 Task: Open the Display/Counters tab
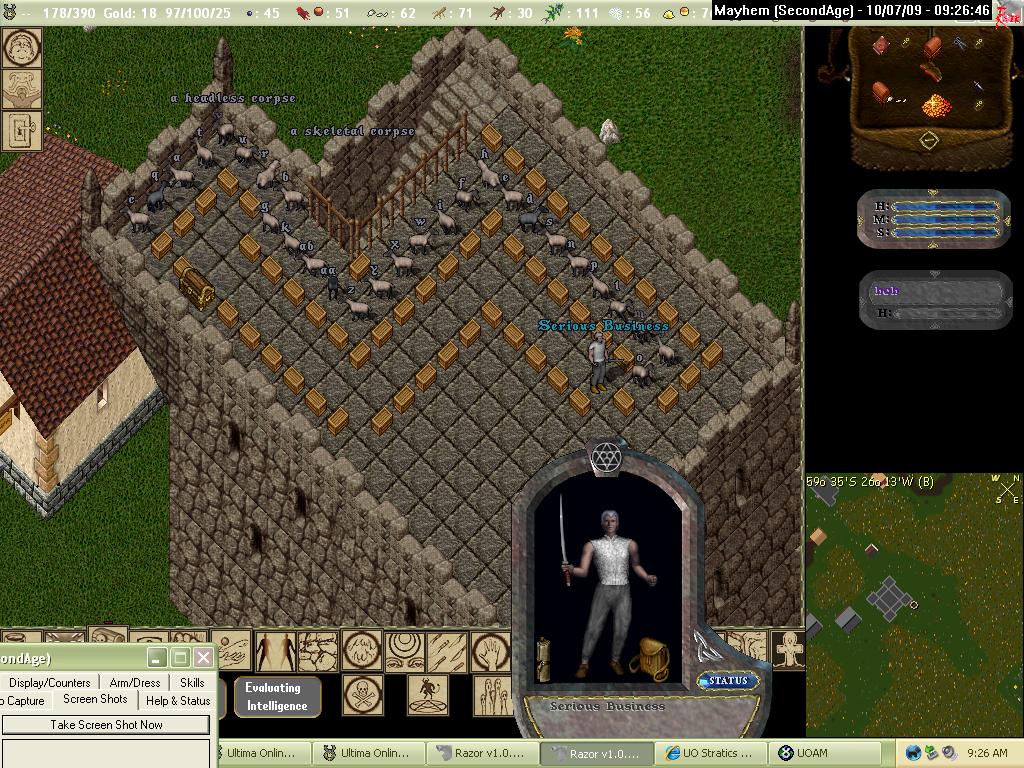(x=49, y=683)
